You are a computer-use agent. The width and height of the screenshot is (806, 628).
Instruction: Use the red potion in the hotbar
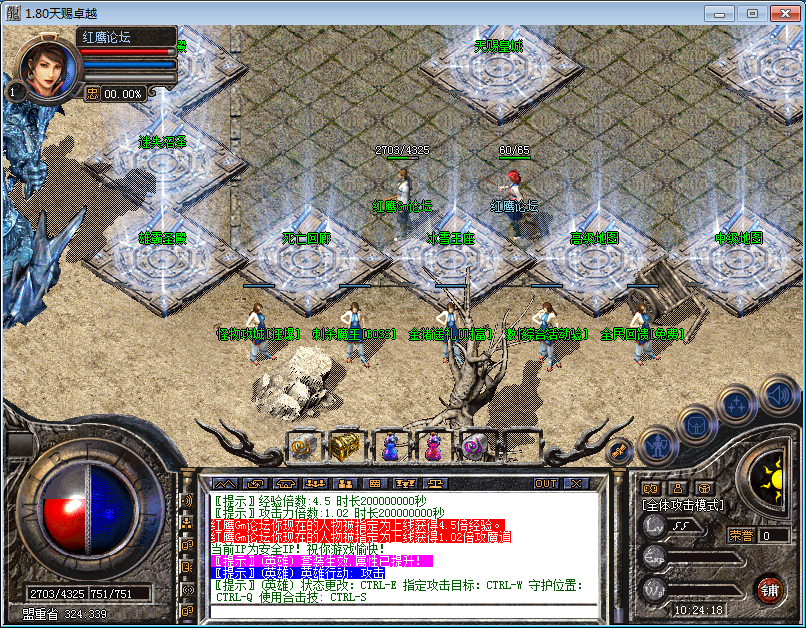point(433,446)
